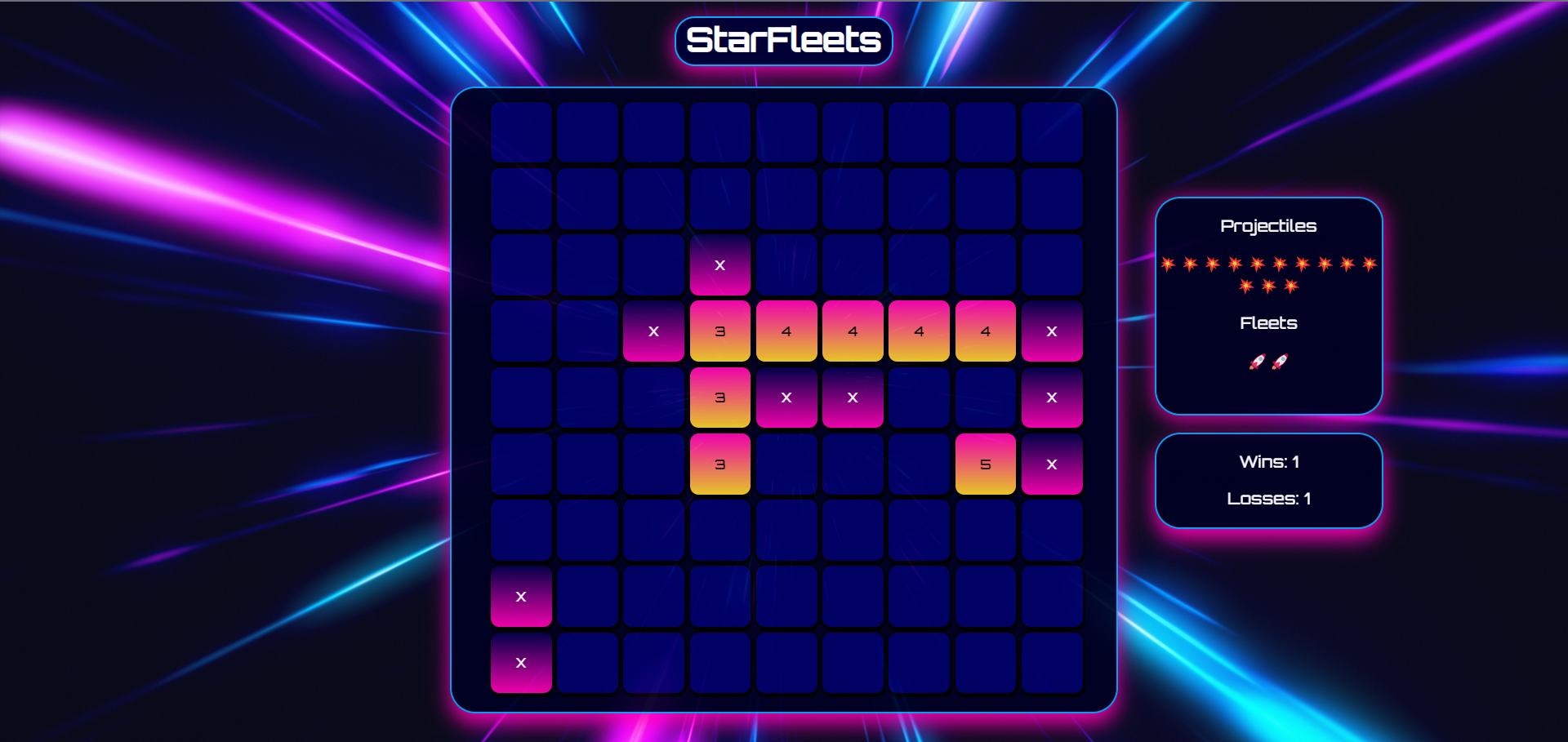
Task: Click the last projectile icon in the top row
Action: (1368, 264)
